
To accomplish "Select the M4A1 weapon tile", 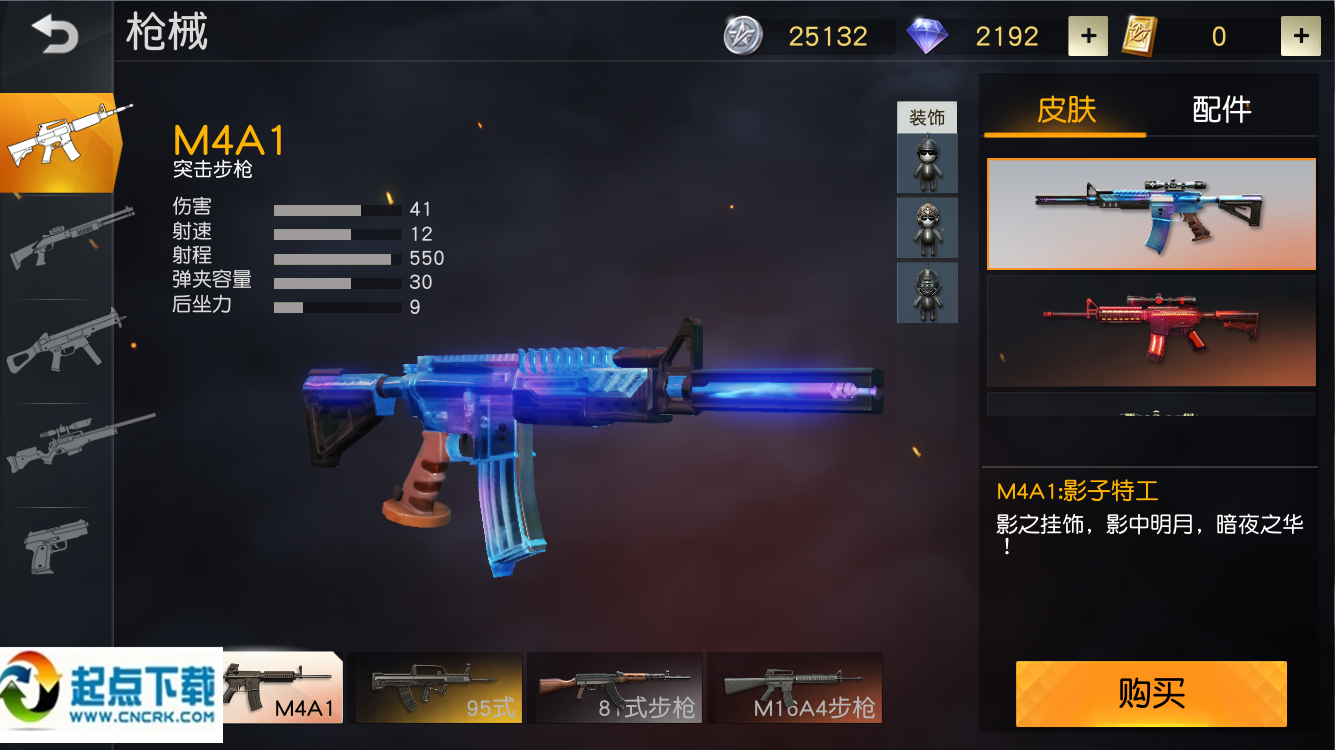I will click(x=283, y=688).
